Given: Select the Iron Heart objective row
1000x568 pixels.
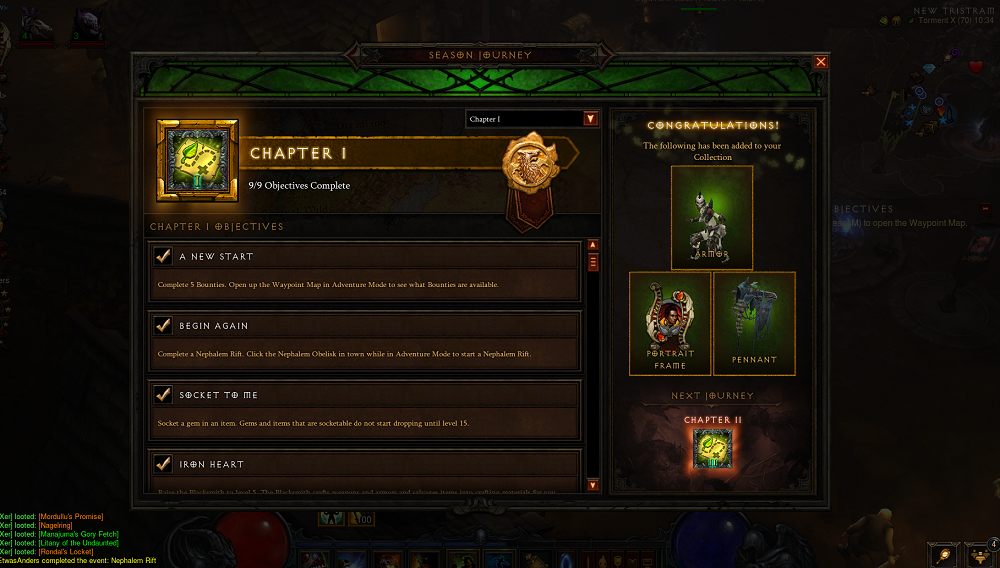Looking at the screenshot, I should click(364, 465).
